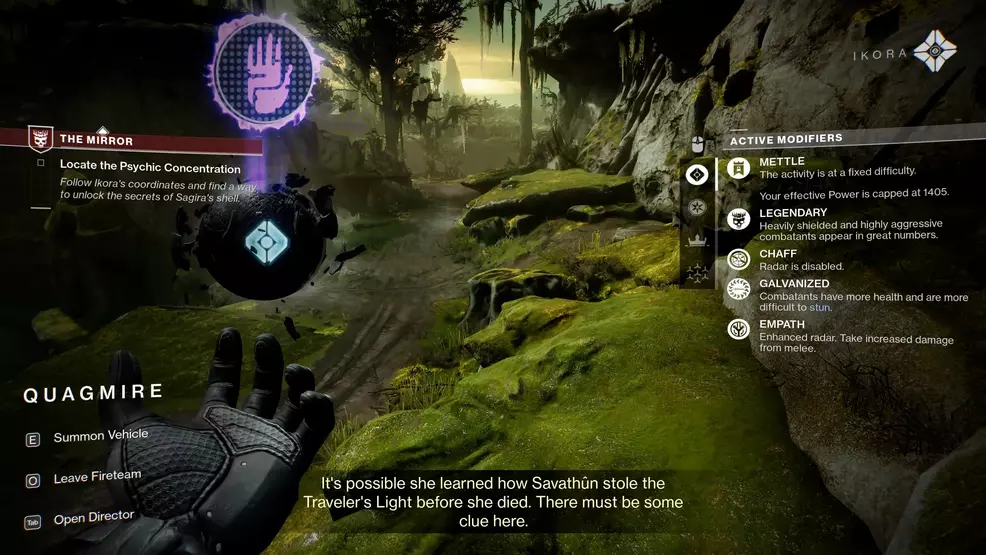Open the crown icon side tab
The width and height of the screenshot is (986, 555).
(x=697, y=240)
